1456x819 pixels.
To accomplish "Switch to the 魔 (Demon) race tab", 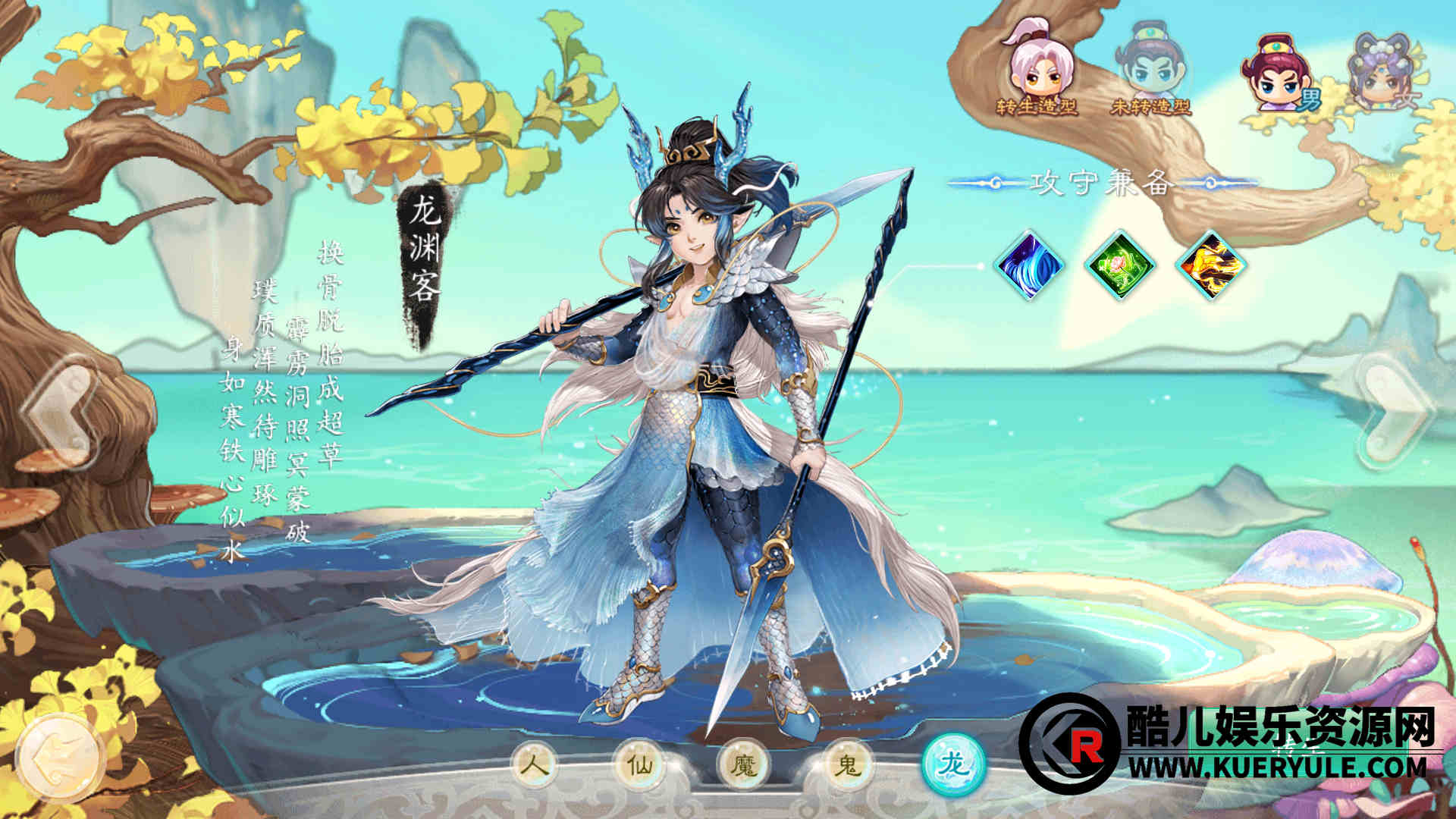I will coord(745,764).
